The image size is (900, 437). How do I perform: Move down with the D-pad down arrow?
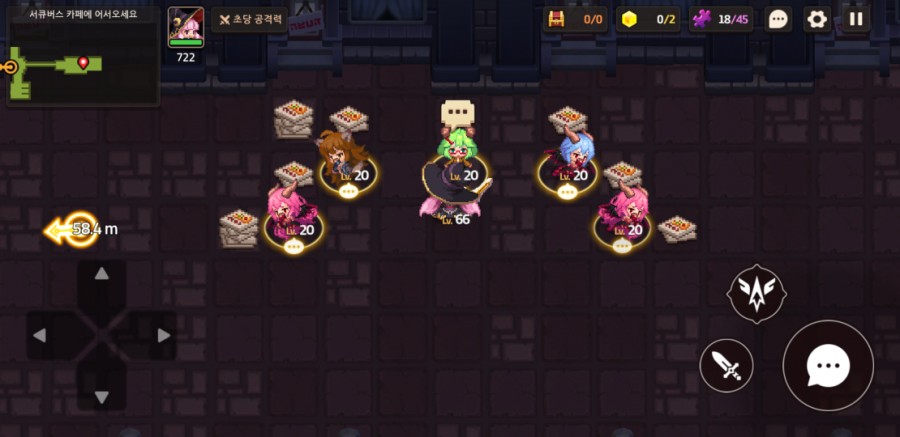(x=102, y=397)
